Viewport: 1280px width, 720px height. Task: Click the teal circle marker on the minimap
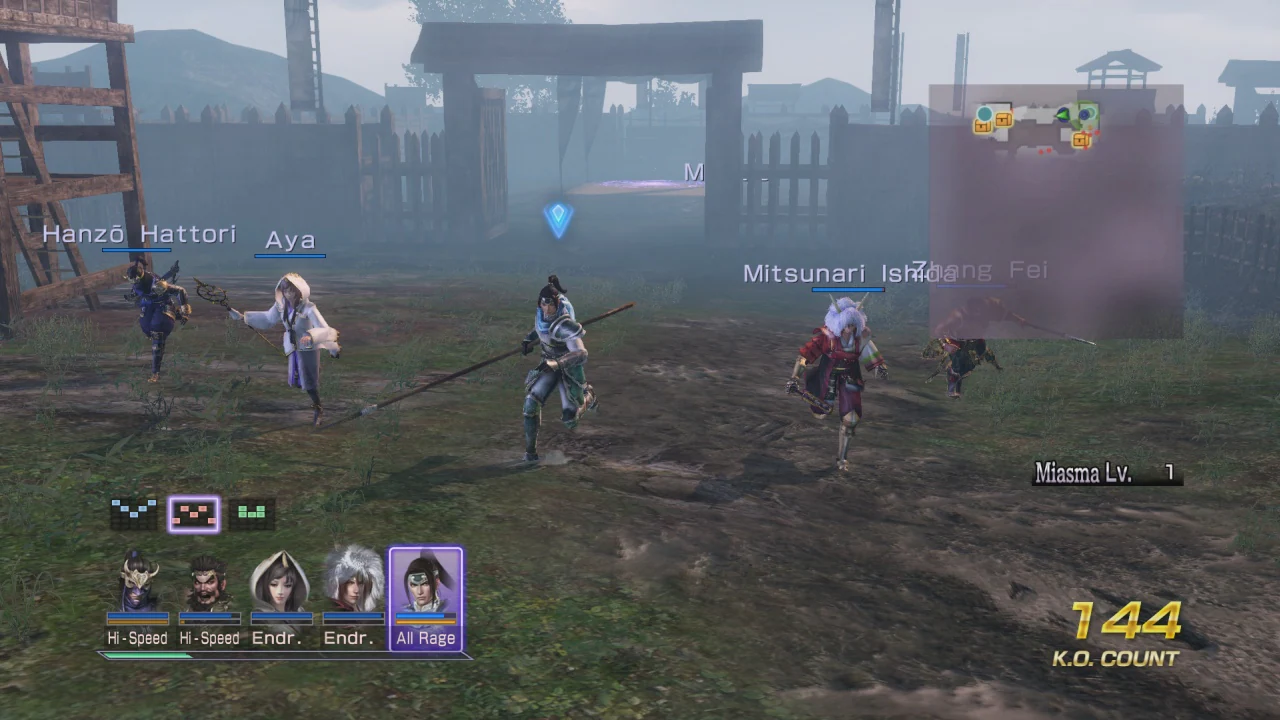tap(985, 112)
